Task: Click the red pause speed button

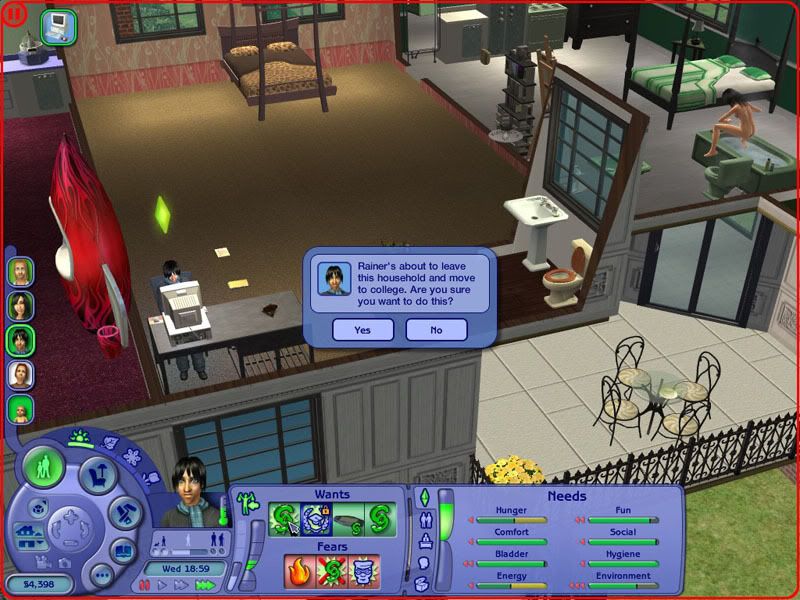Action: pyautogui.click(x=145, y=585)
